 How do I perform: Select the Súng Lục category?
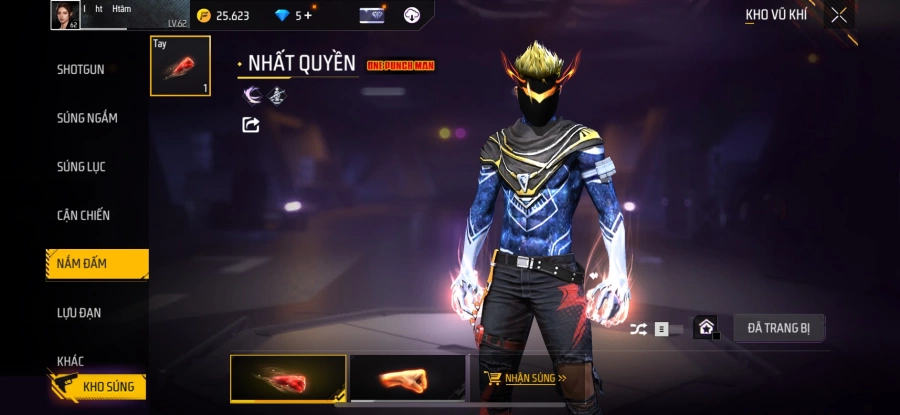pos(81,167)
